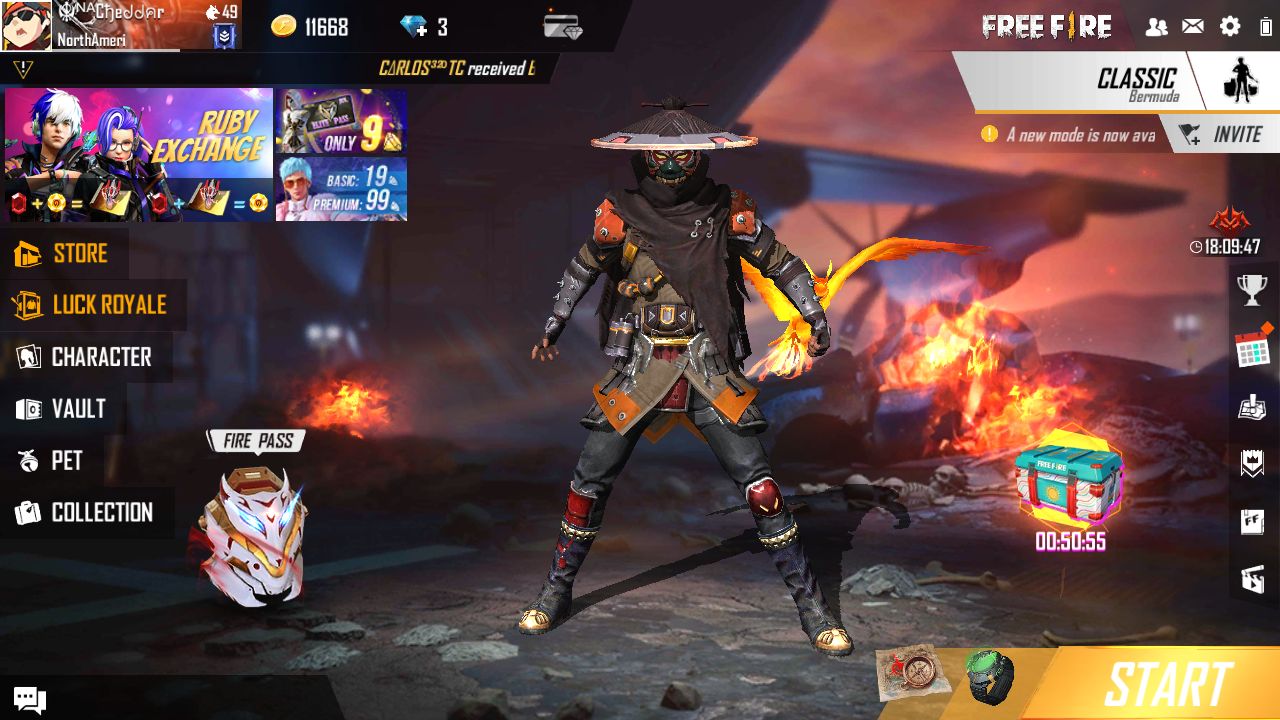This screenshot has height=720, width=1280.
Task: Open the mail inbox icon
Action: [1192, 27]
